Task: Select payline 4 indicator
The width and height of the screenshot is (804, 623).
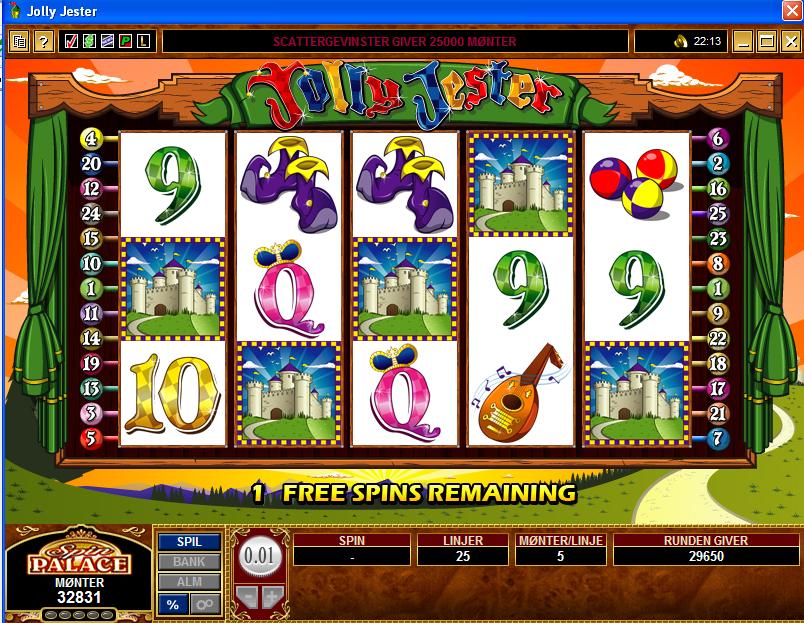Action: (x=93, y=140)
